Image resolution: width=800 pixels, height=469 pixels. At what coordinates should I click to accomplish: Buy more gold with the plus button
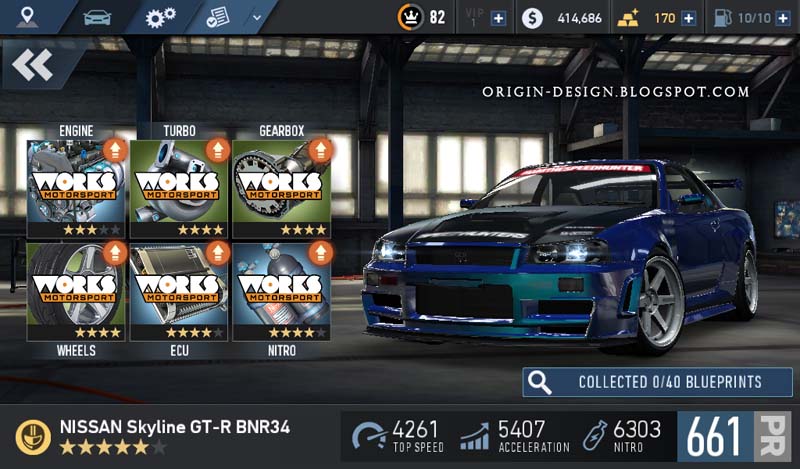[688, 18]
